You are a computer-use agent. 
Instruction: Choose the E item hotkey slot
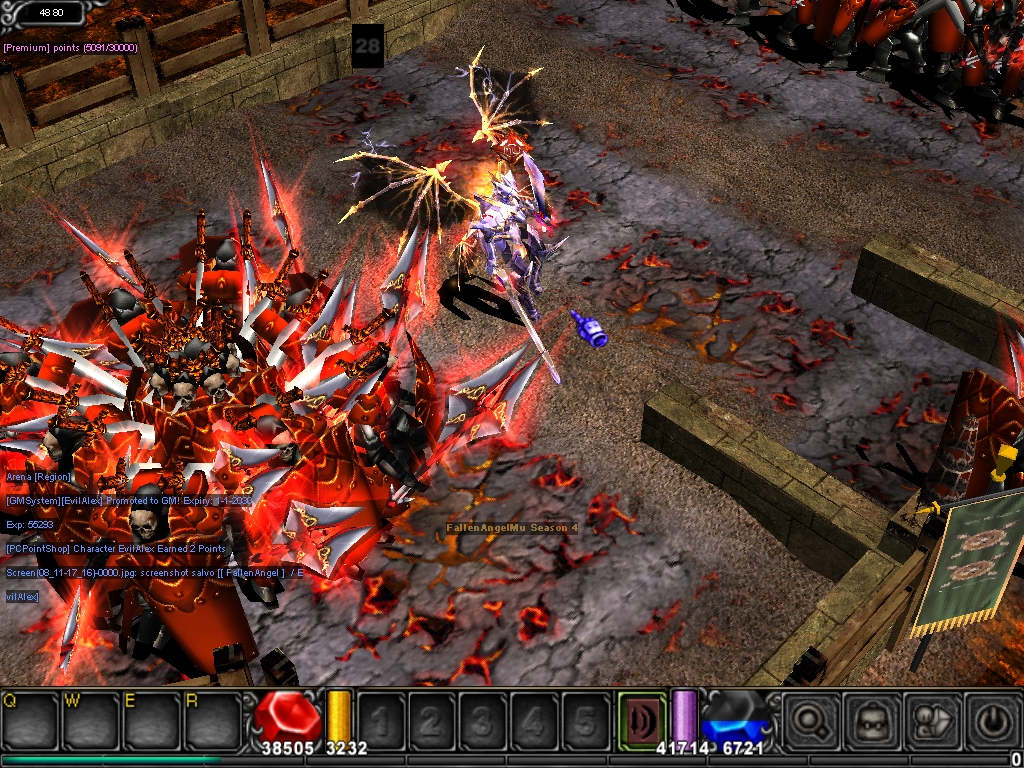point(151,719)
